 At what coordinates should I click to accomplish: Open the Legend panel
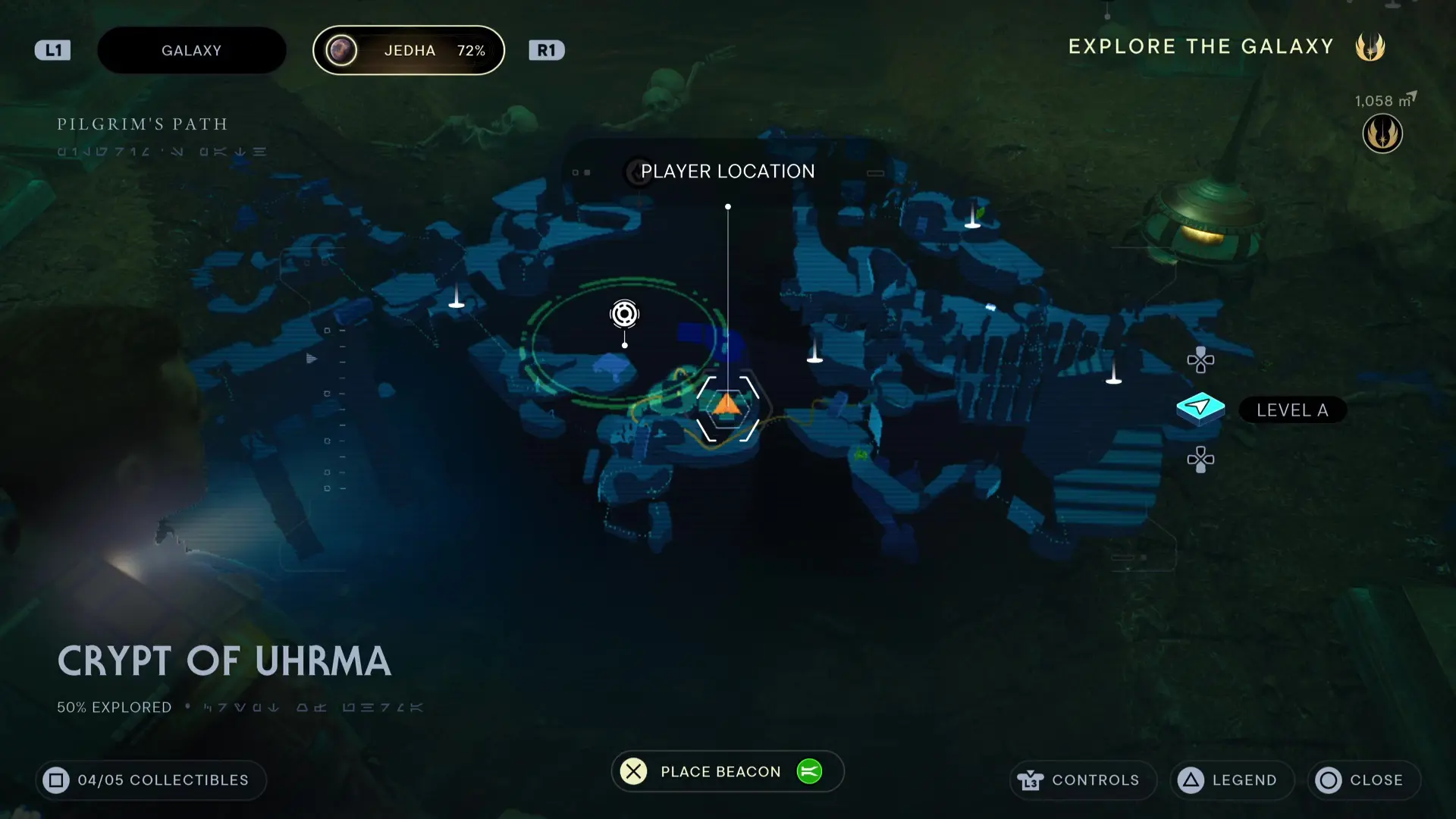click(x=1232, y=780)
